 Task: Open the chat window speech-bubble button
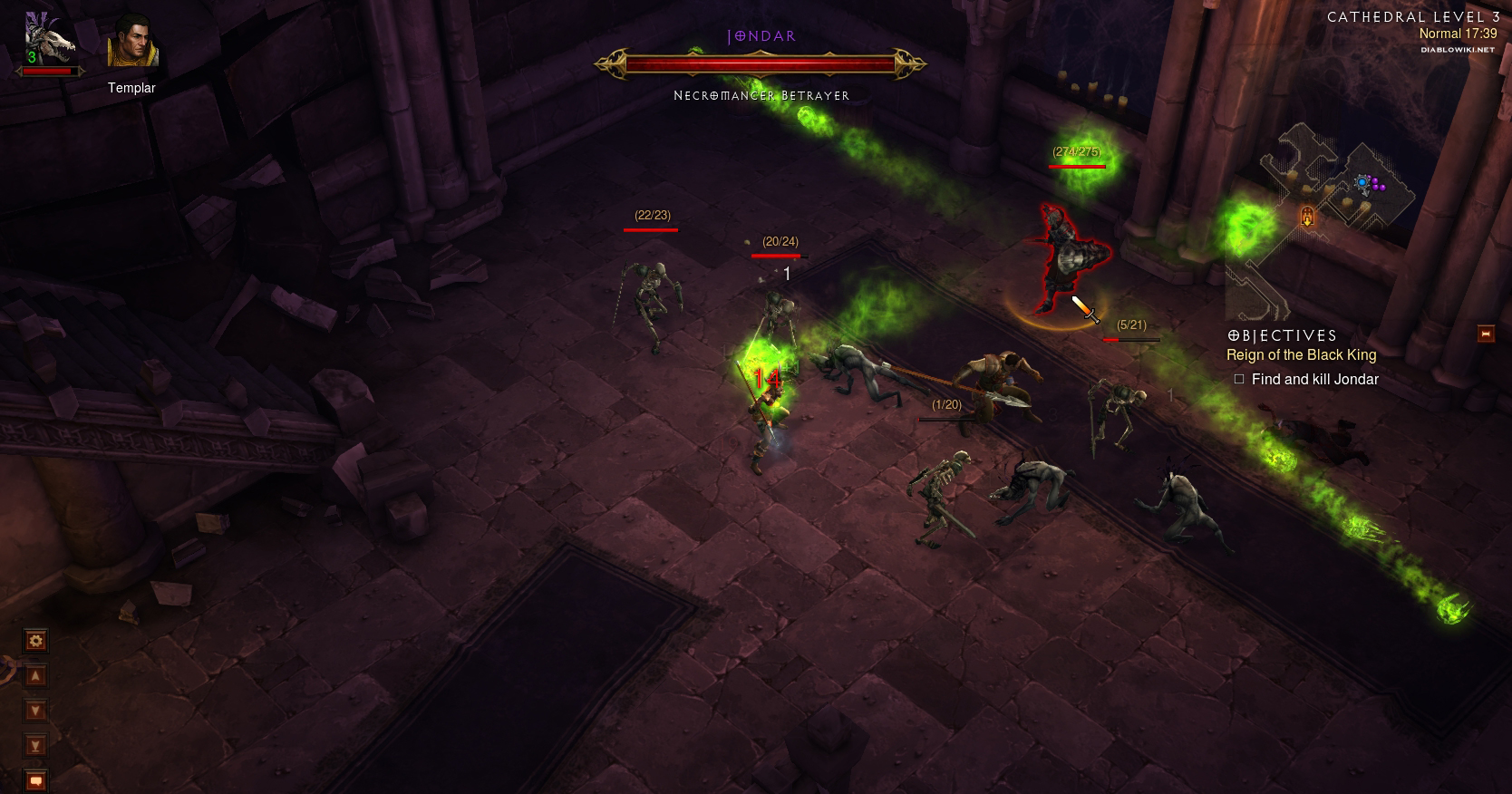click(35, 779)
